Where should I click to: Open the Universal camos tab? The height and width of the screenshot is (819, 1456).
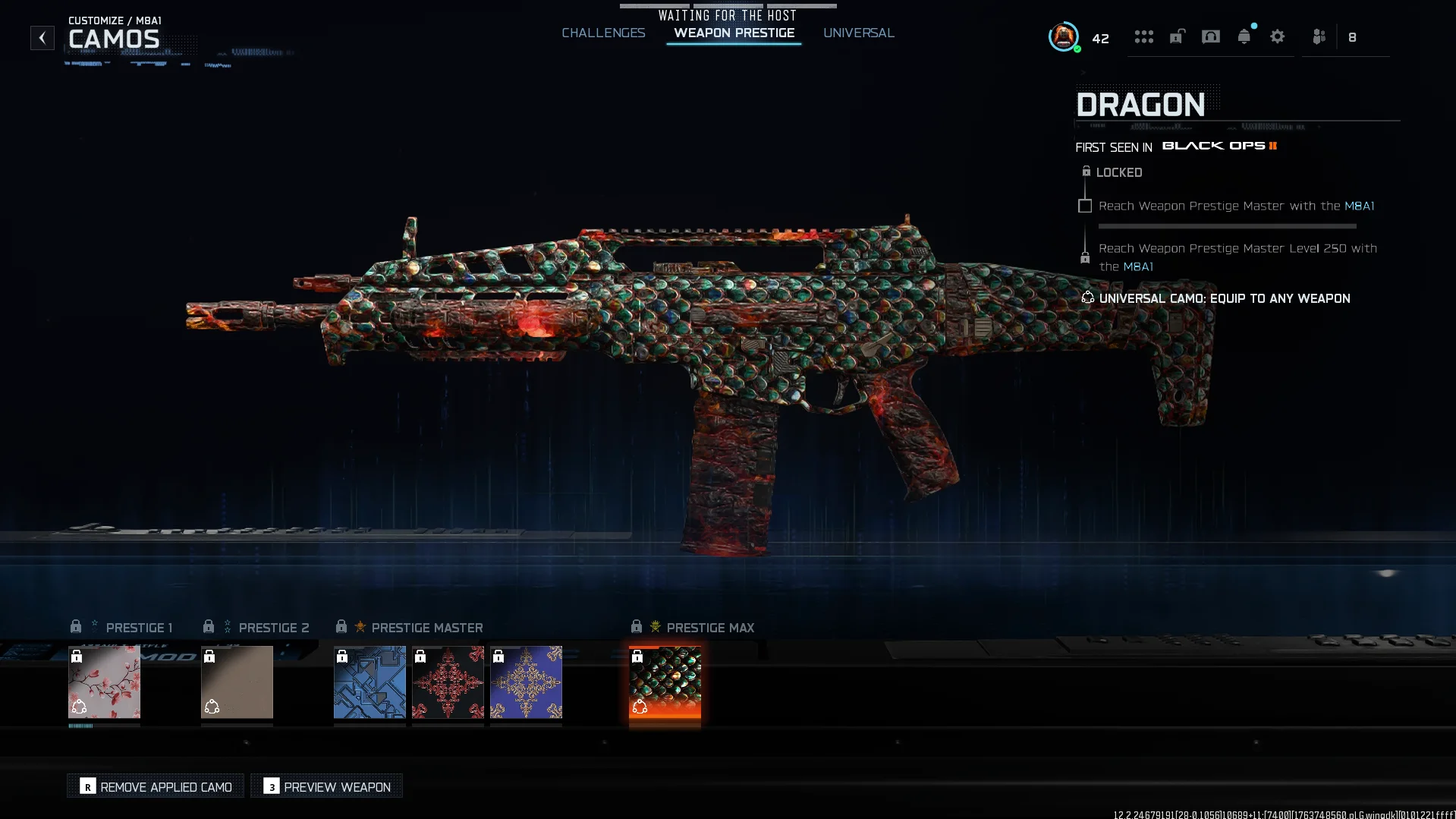click(x=858, y=33)
